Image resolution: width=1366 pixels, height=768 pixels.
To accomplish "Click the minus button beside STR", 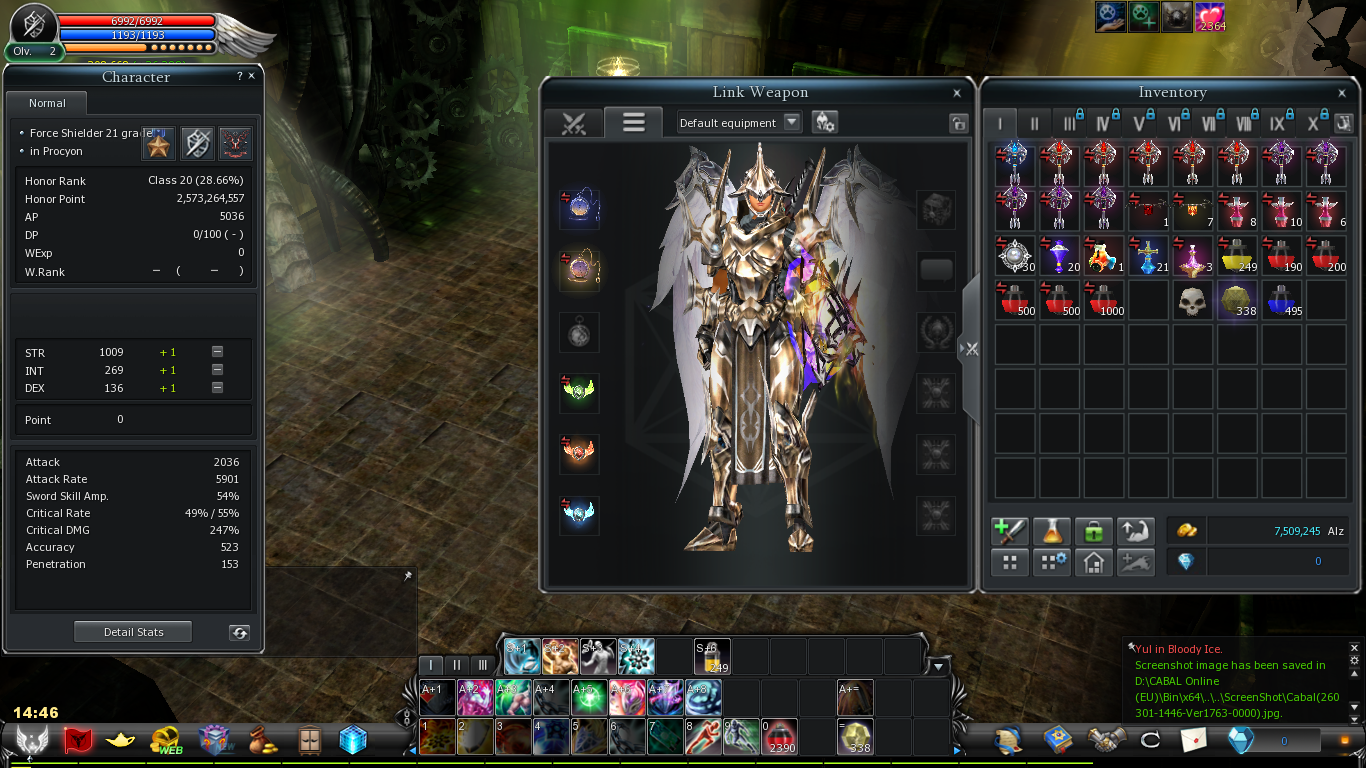I will (217, 352).
